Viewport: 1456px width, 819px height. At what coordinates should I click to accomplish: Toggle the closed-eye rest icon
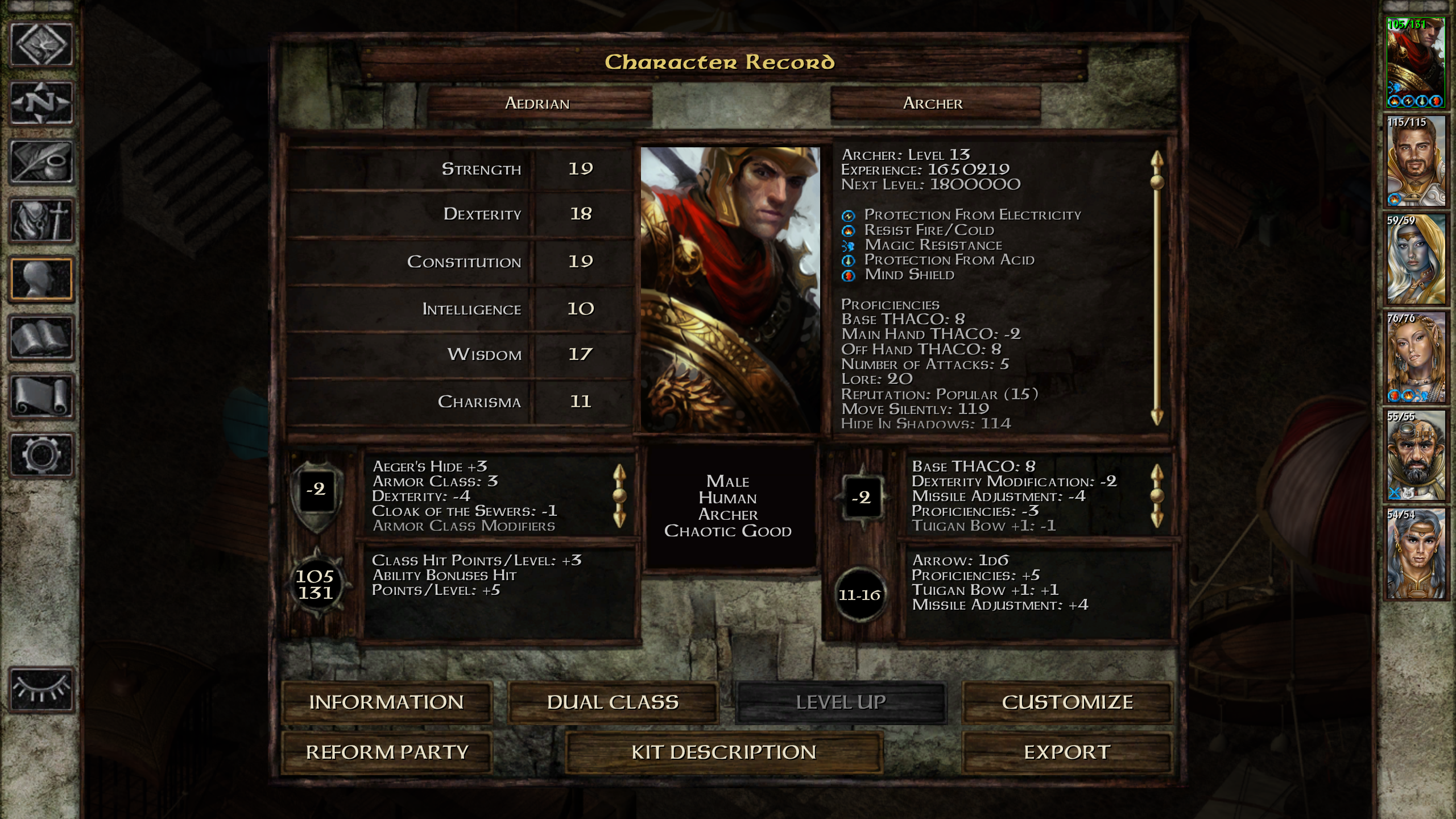(x=42, y=690)
